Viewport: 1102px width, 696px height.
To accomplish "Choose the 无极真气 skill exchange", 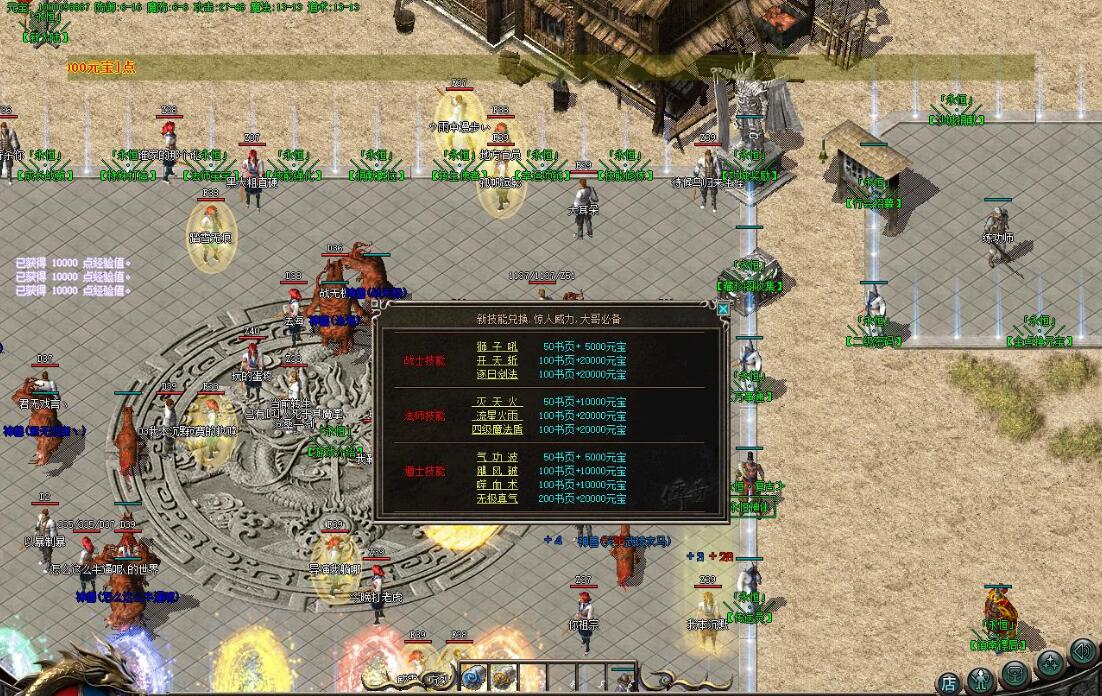I will pos(496,499).
